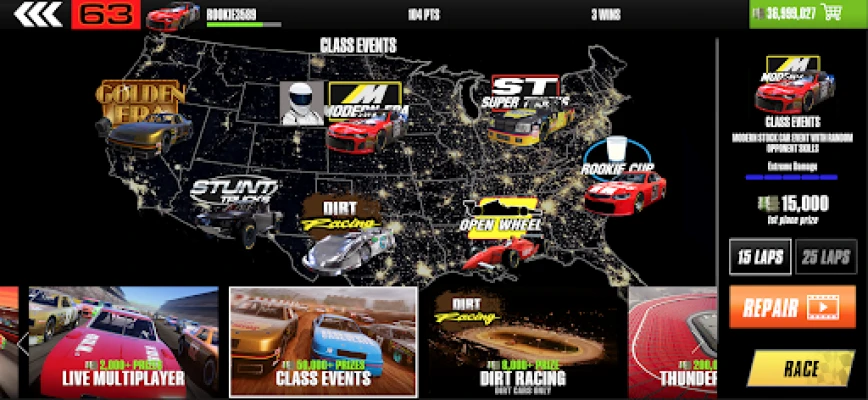Select the white-helmet driver icon
This screenshot has width=868, height=400.
[302, 104]
